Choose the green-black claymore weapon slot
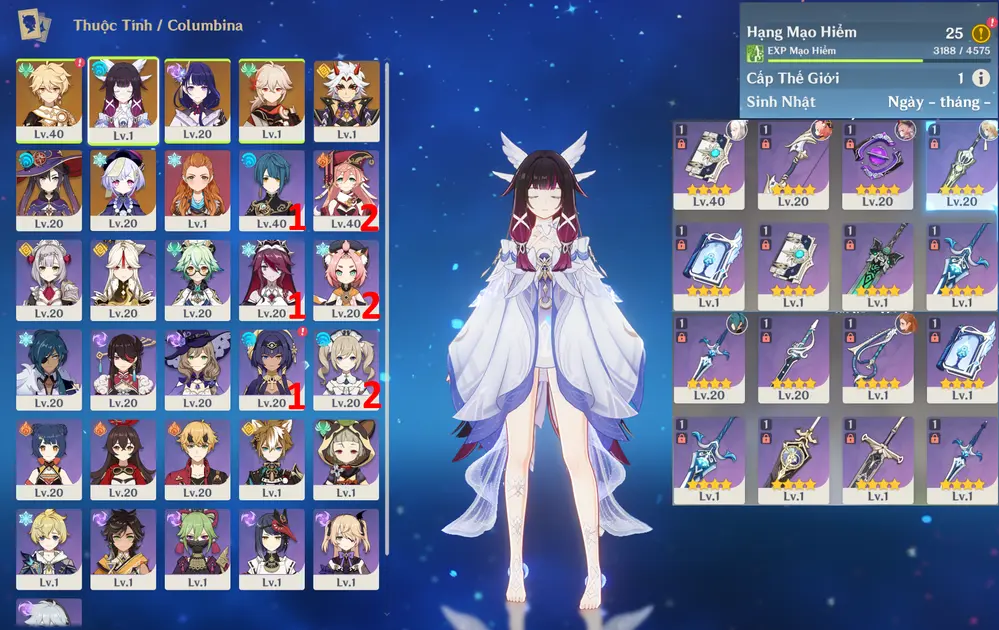 coord(877,258)
